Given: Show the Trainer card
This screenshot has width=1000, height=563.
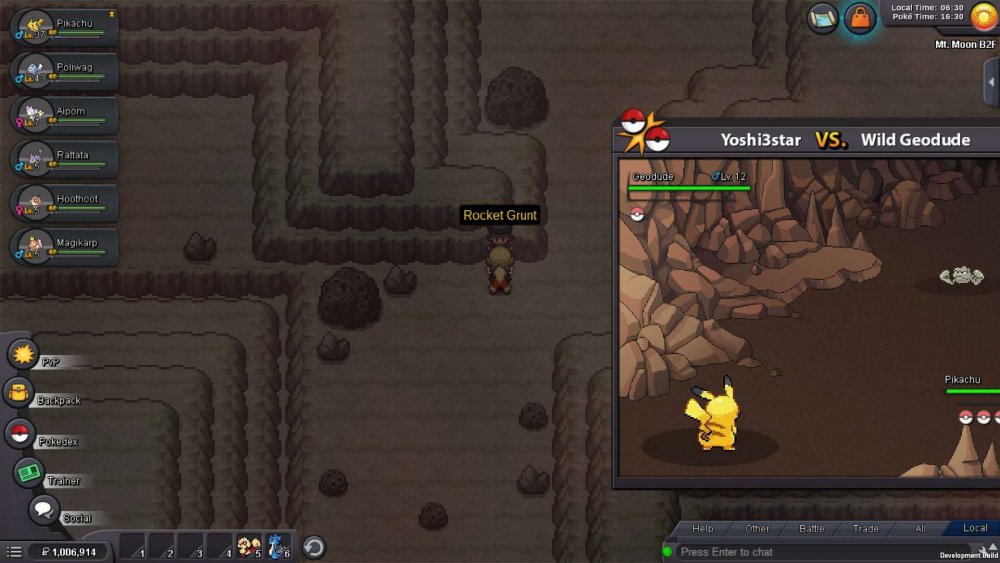Looking at the screenshot, I should (x=30, y=473).
